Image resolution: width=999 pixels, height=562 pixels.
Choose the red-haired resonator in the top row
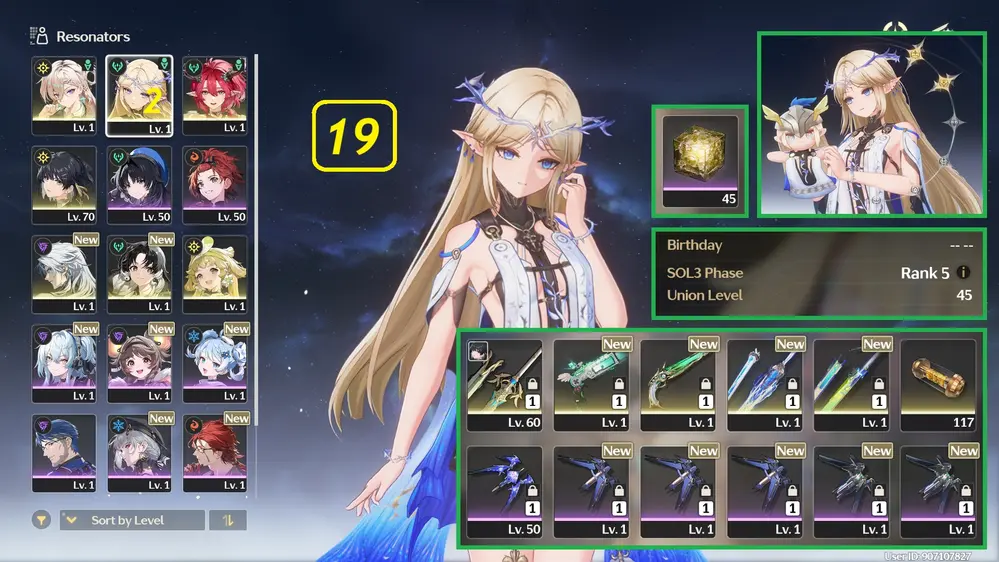(x=214, y=94)
